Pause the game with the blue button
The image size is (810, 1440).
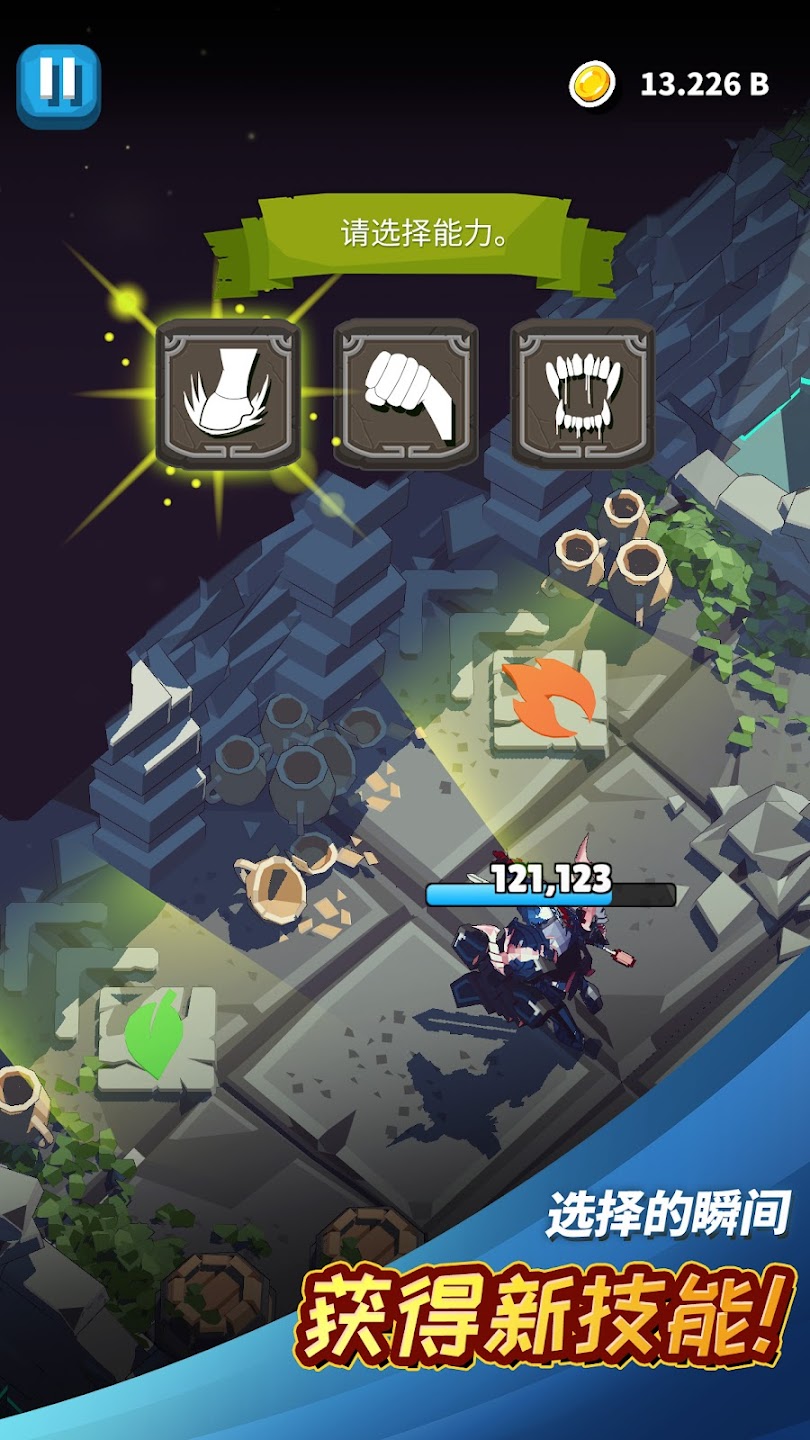pyautogui.click(x=59, y=86)
